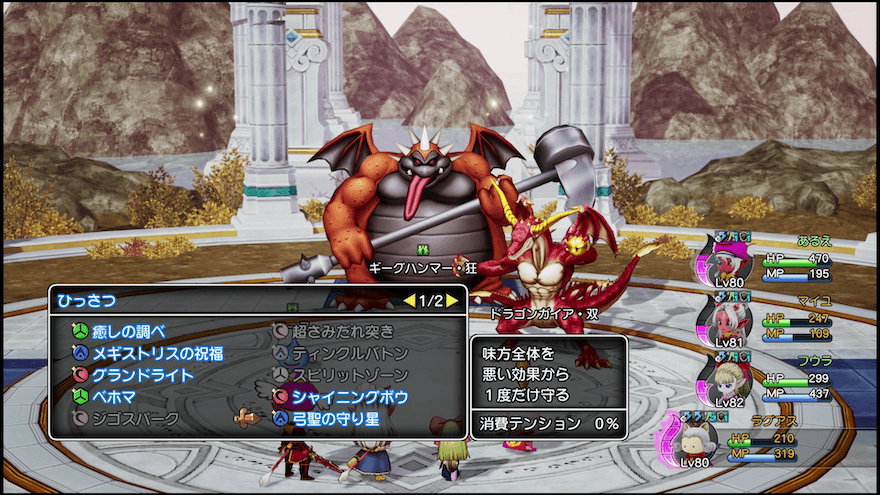Viewport: 880px width, 495px height.
Task: Go to the previous skill page arrow
Action: click(x=408, y=300)
